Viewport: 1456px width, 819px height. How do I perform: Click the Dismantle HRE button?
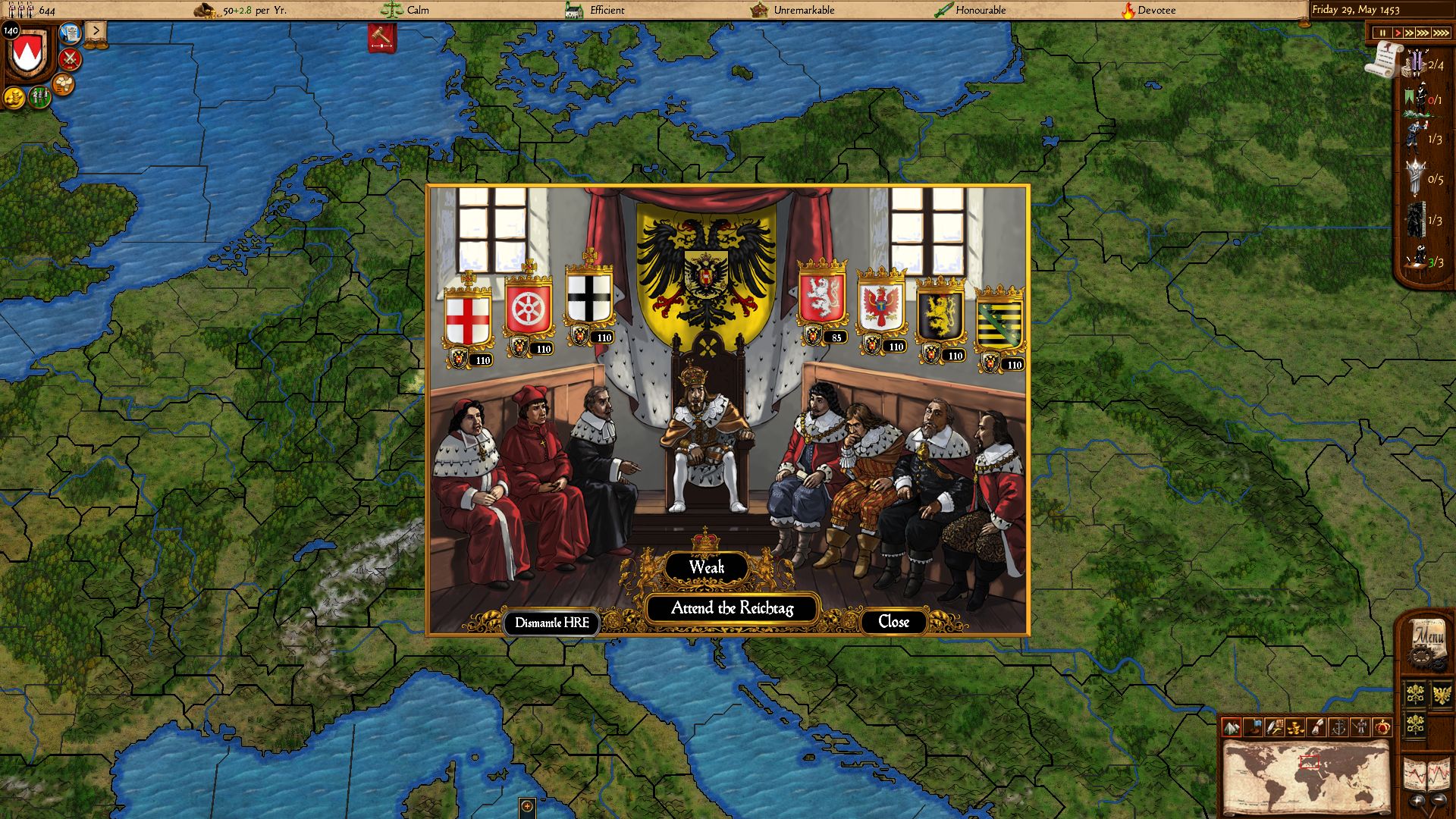coord(551,623)
